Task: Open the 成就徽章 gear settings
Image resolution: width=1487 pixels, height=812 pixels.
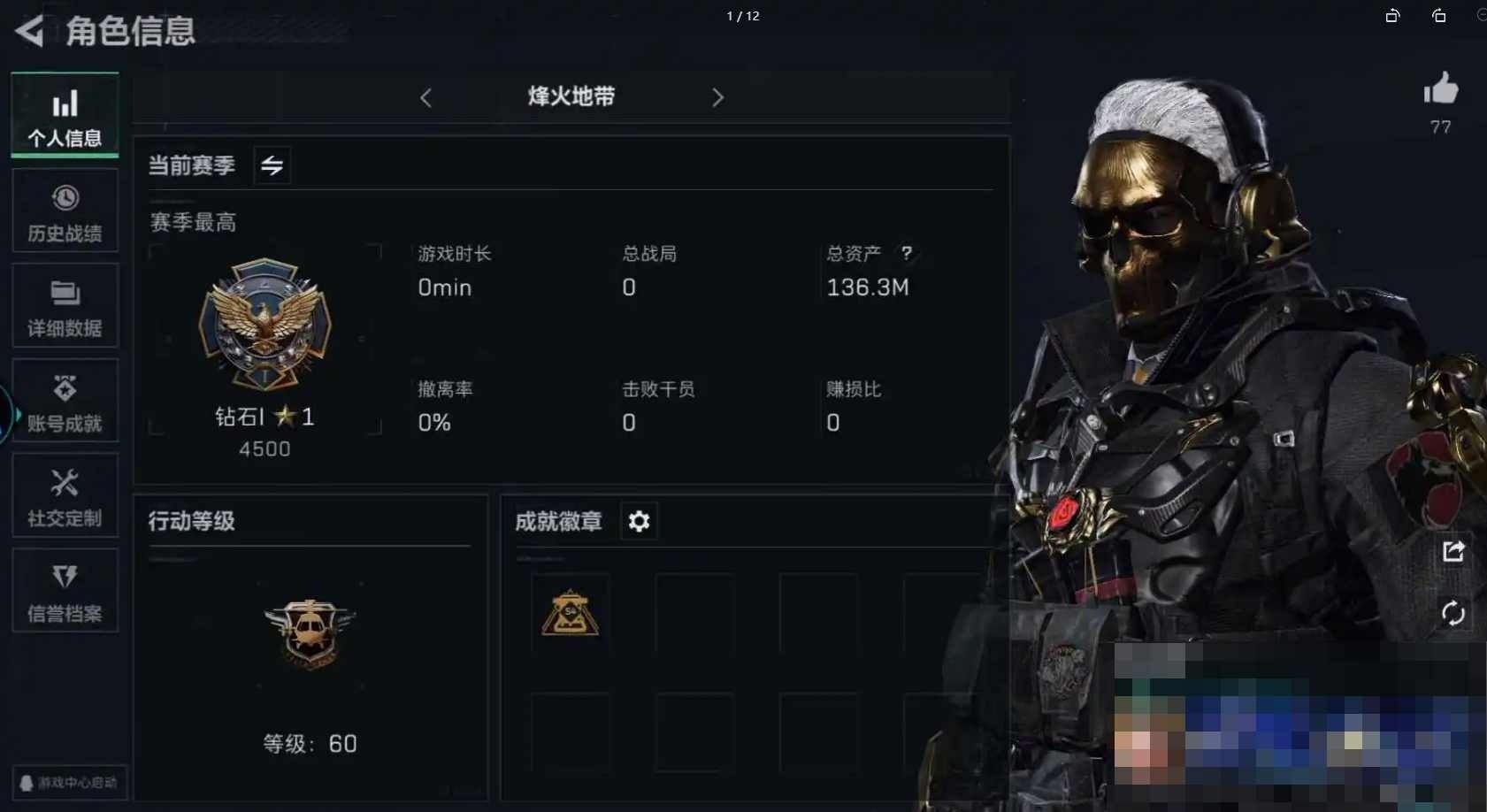Action: tap(639, 522)
